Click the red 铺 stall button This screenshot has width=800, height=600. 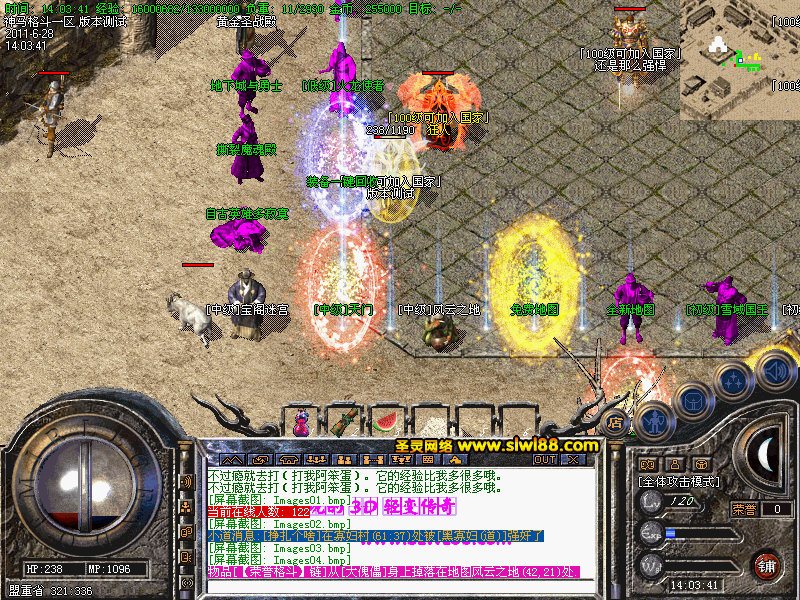(768, 565)
